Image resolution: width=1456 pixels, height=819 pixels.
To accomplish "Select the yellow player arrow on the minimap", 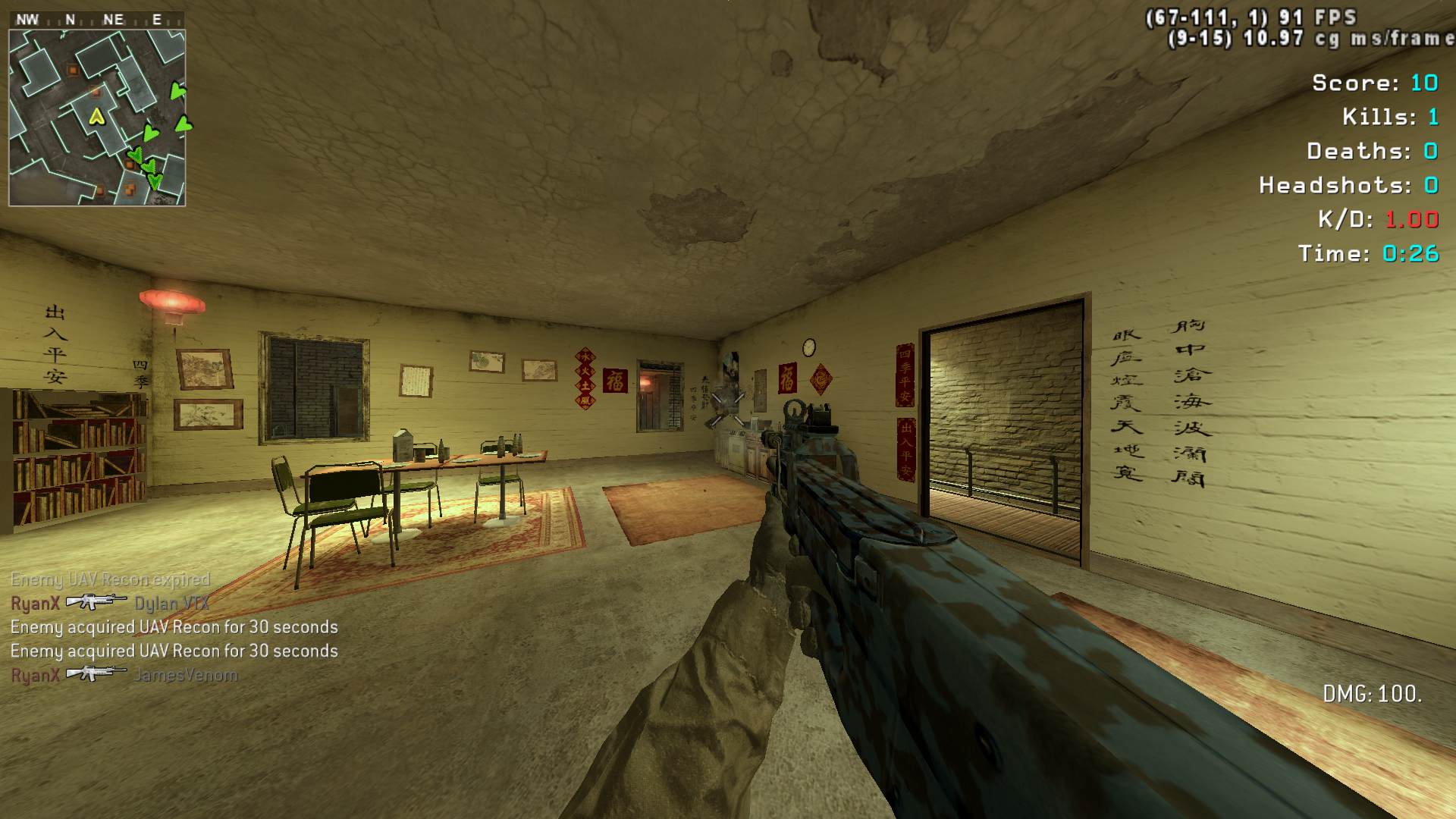I will pos(96,116).
